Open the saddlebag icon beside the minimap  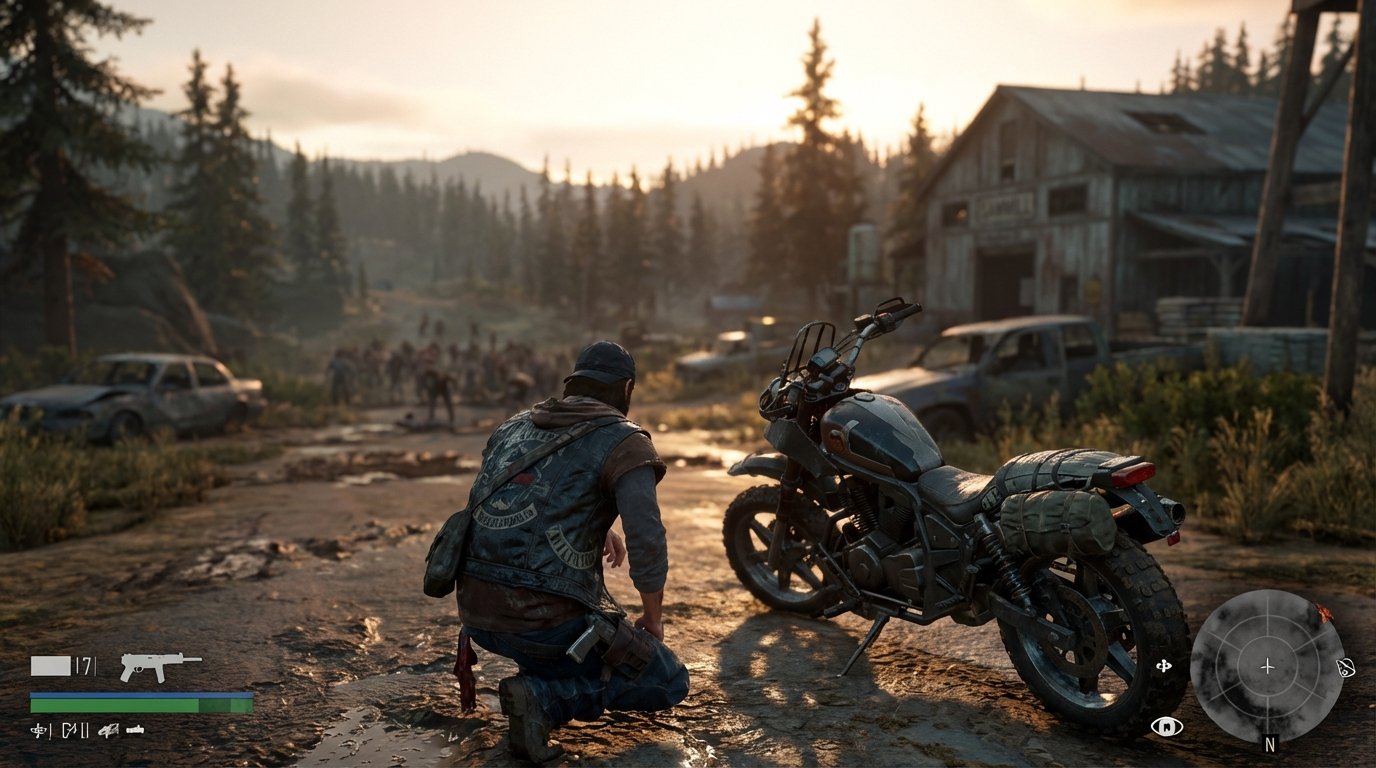click(x=1347, y=667)
